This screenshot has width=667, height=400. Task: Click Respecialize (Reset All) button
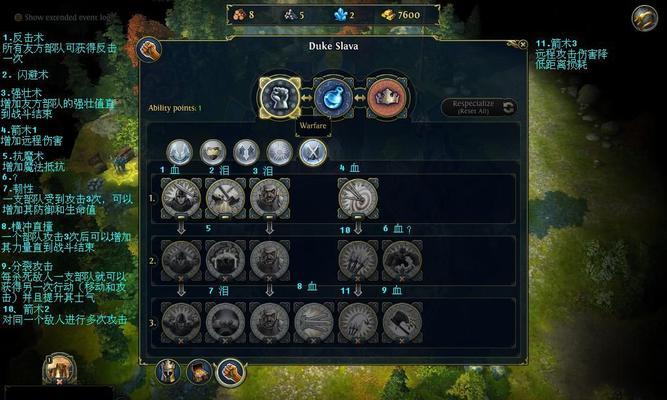[x=480, y=107]
